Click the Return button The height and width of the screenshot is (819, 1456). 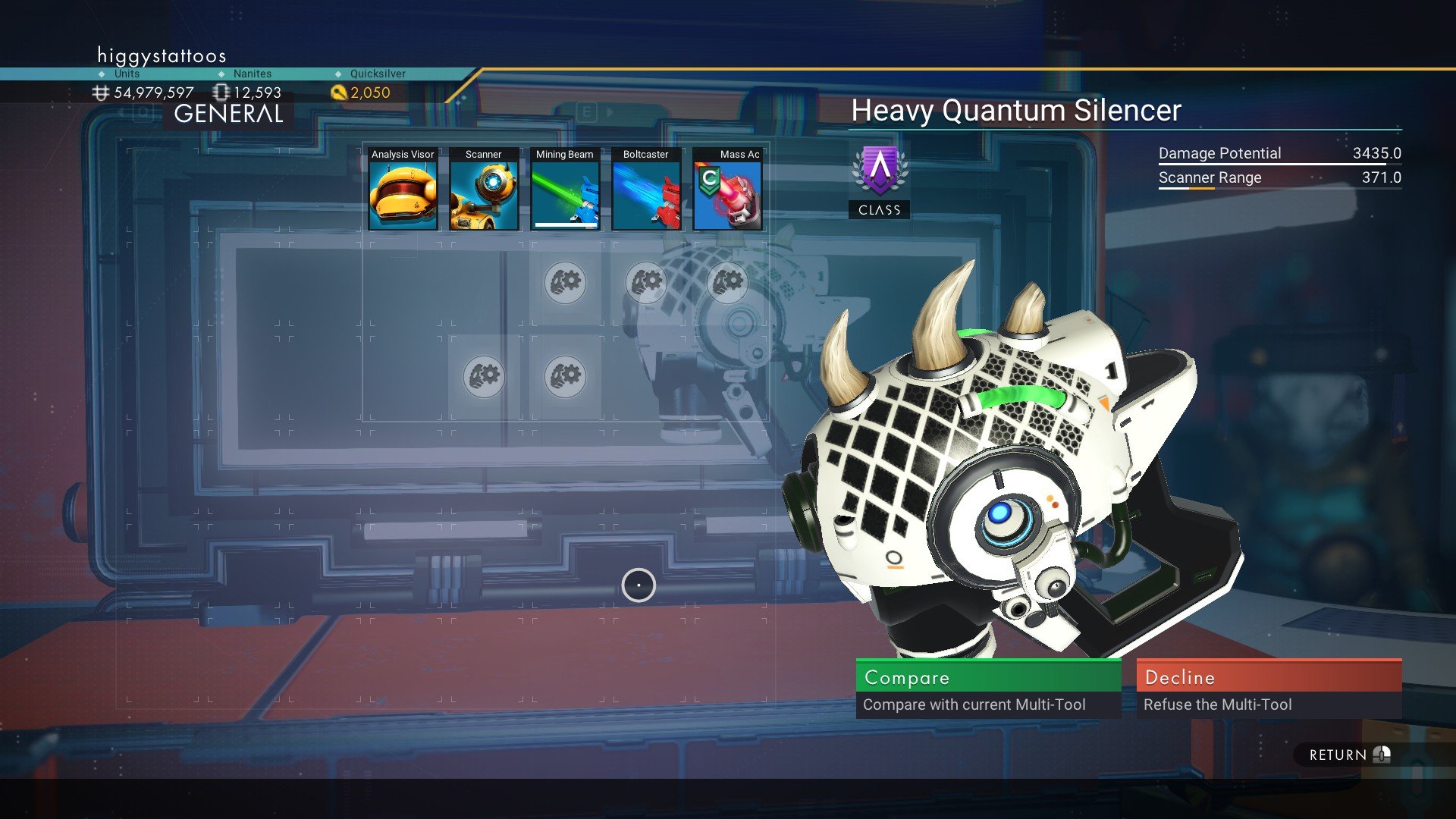pyautogui.click(x=1348, y=755)
